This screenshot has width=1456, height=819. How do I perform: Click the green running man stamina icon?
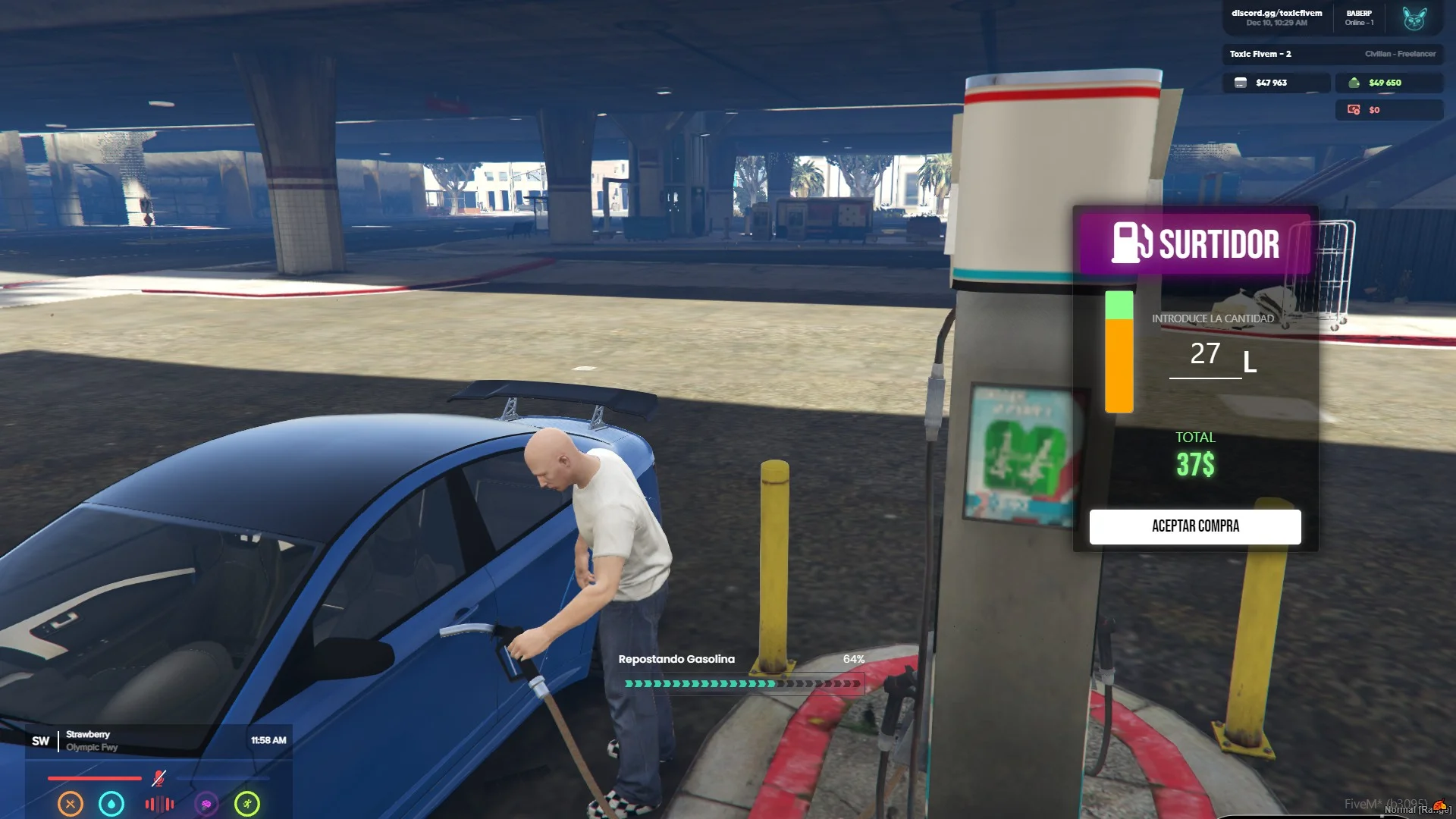point(247,803)
